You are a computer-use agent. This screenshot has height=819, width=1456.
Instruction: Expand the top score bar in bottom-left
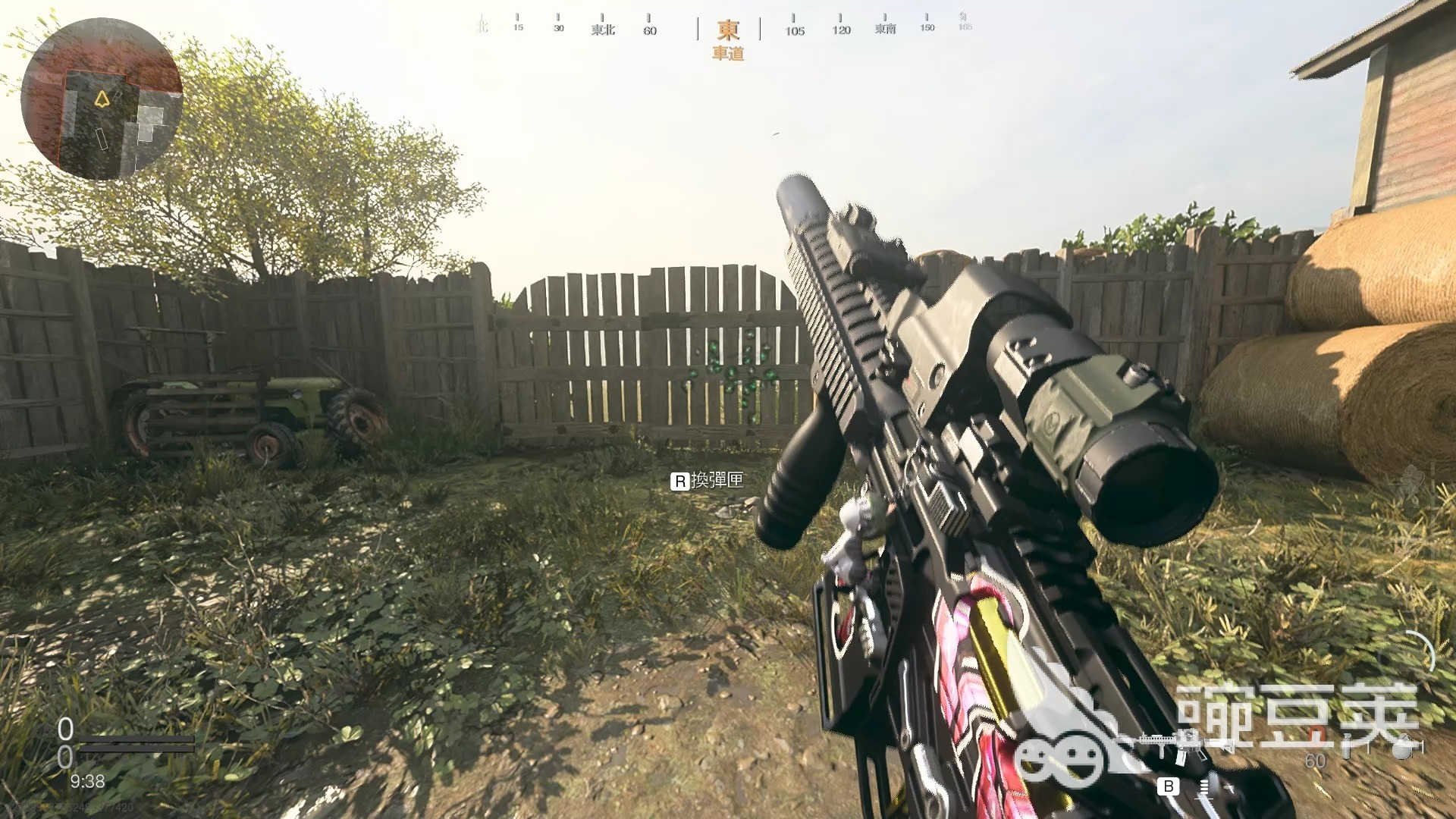click(136, 739)
